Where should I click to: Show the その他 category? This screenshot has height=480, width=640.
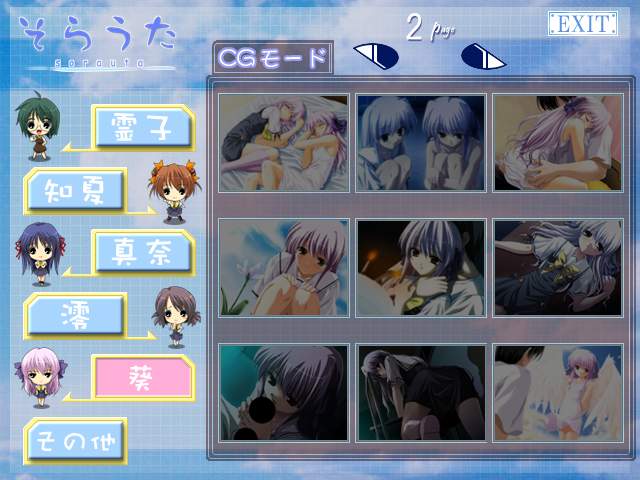click(76, 439)
